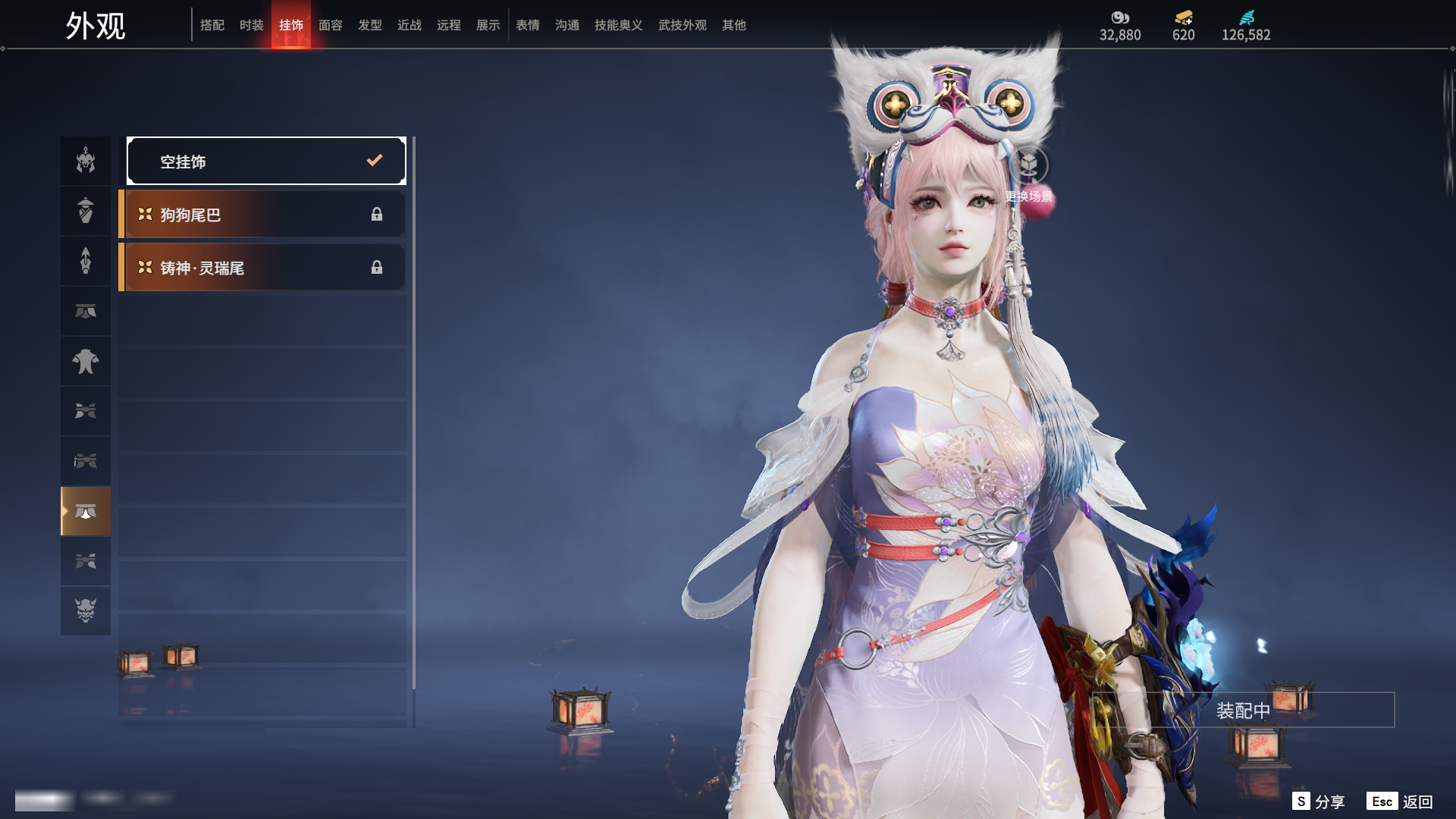This screenshot has height=819, width=1456.
Task: Choose the 其他 other tab
Action: pos(734,25)
